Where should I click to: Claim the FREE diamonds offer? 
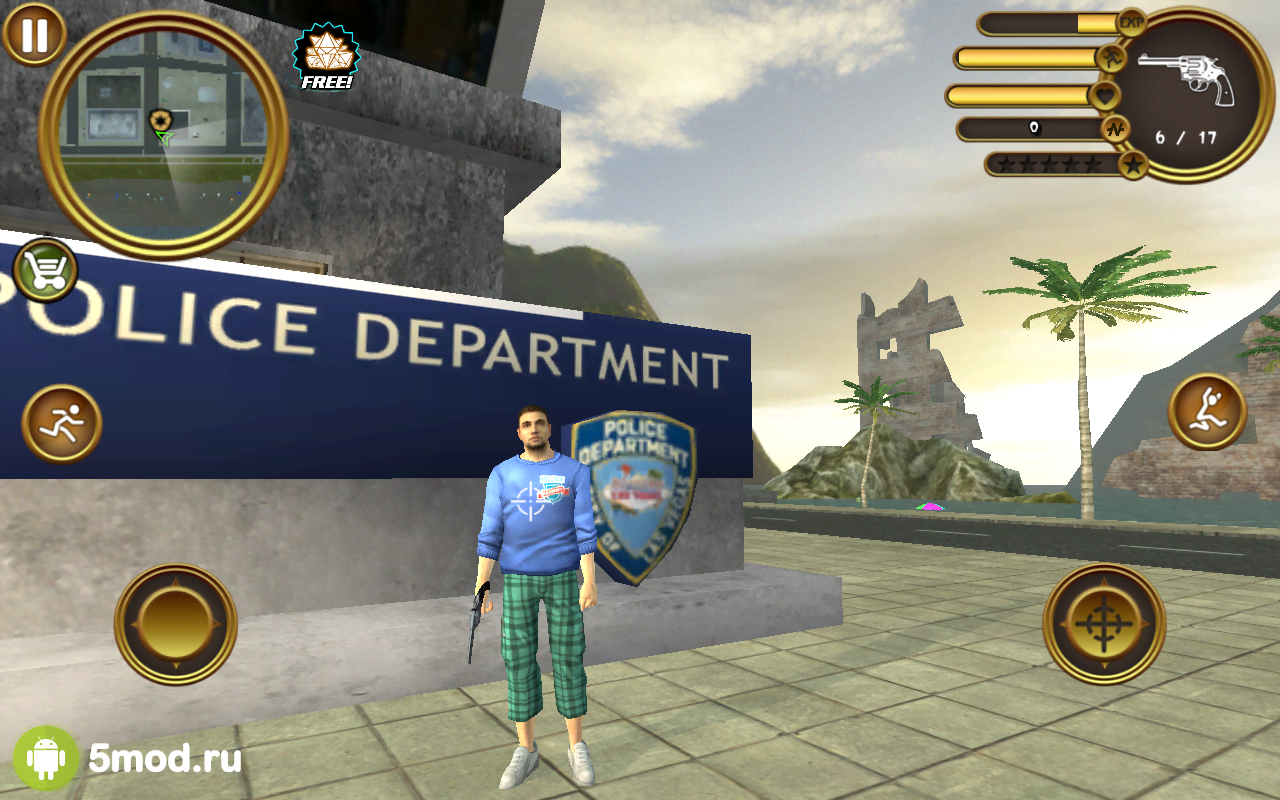click(x=326, y=58)
